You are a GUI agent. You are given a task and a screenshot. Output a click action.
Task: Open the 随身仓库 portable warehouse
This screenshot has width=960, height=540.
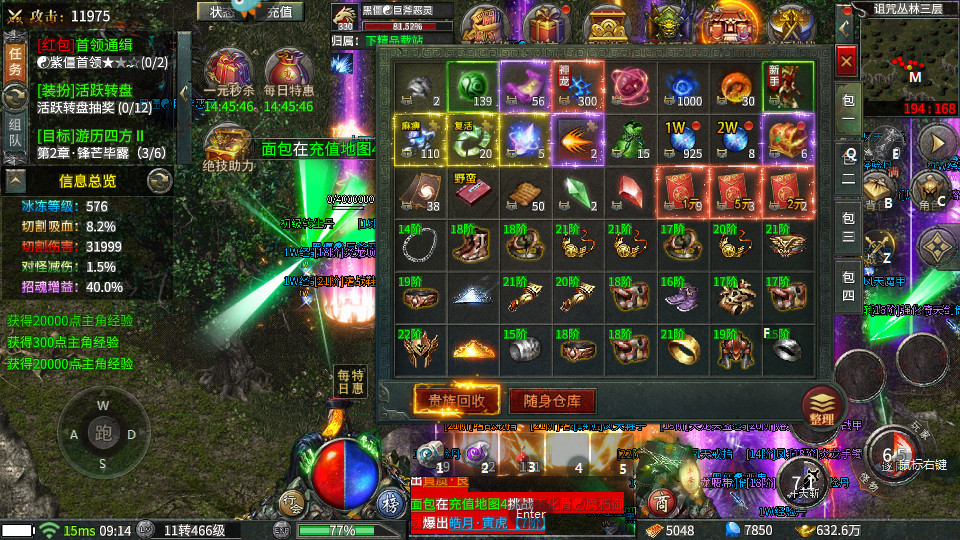[553, 401]
